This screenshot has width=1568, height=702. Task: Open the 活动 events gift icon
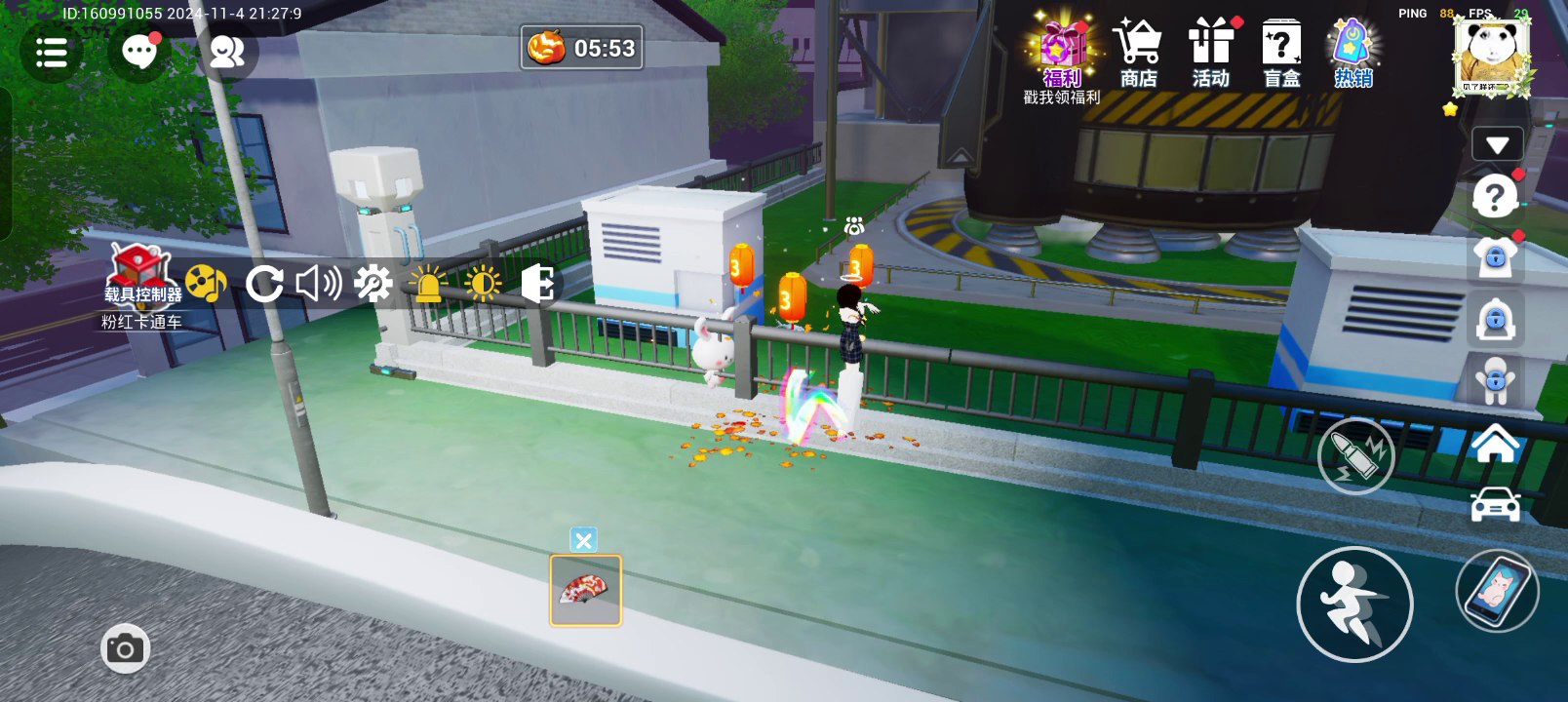pyautogui.click(x=1210, y=54)
